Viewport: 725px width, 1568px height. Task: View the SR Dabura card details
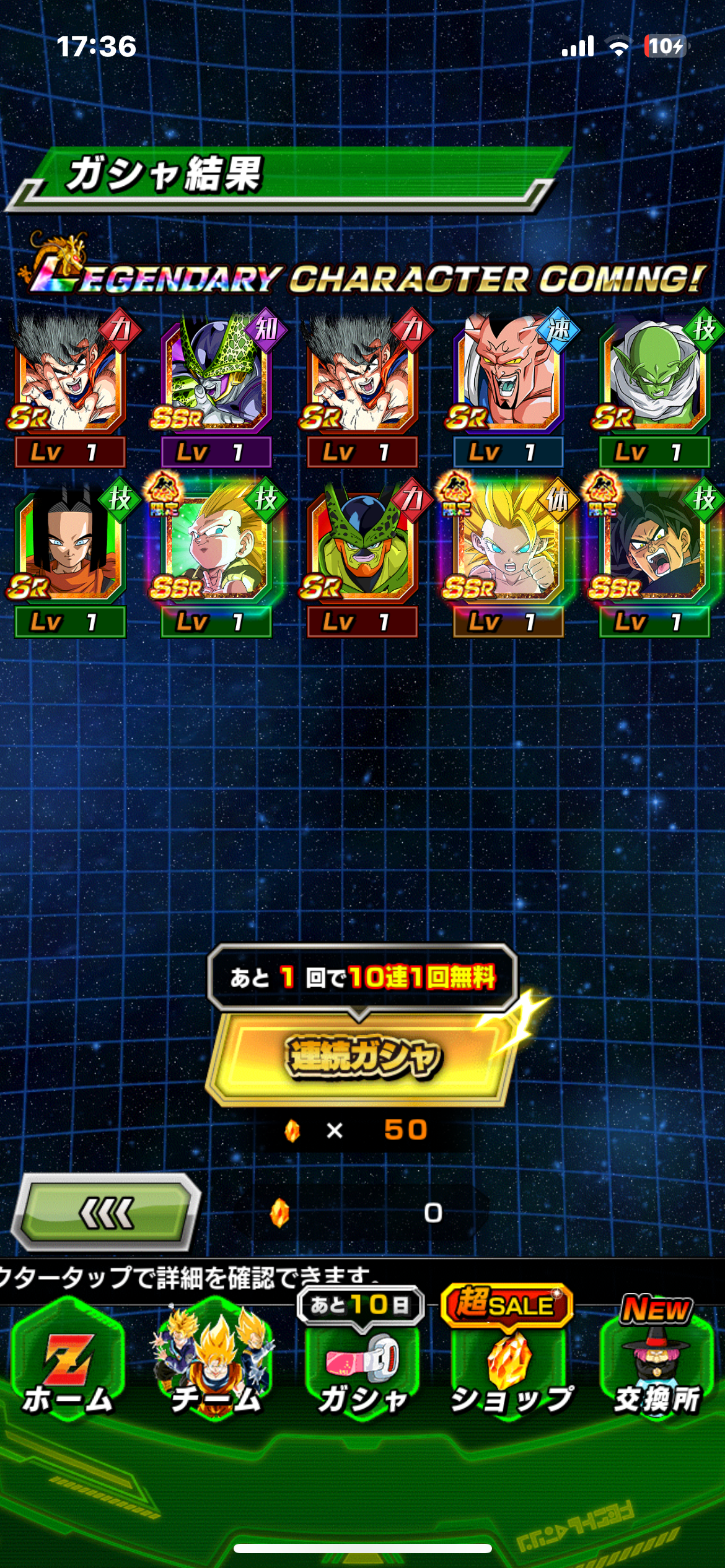508,378
